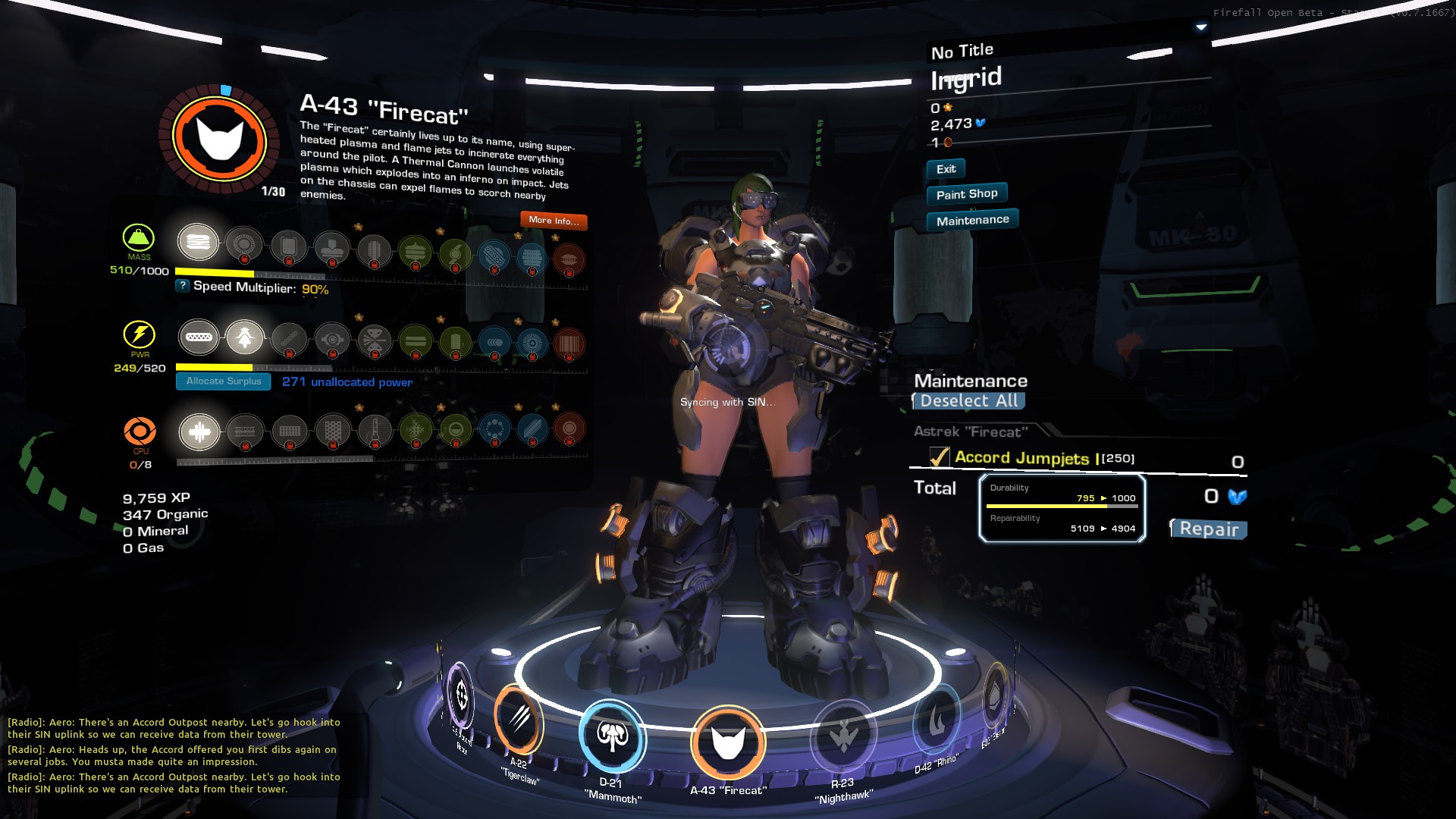Switch to the R-23 Nighthawk battleframe
The width and height of the screenshot is (1456, 819).
pos(843,736)
